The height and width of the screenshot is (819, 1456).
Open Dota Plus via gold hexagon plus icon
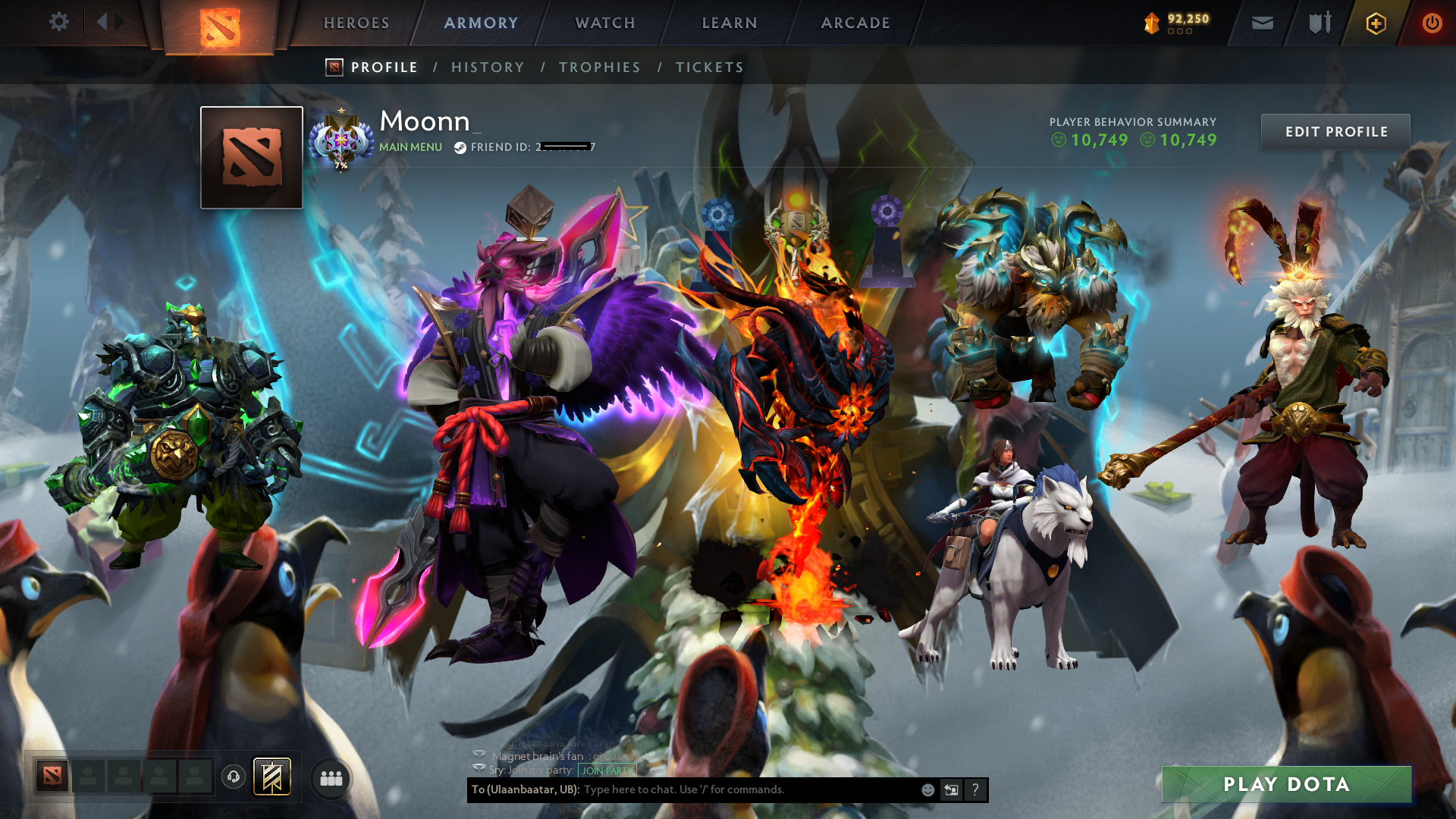tap(1376, 23)
